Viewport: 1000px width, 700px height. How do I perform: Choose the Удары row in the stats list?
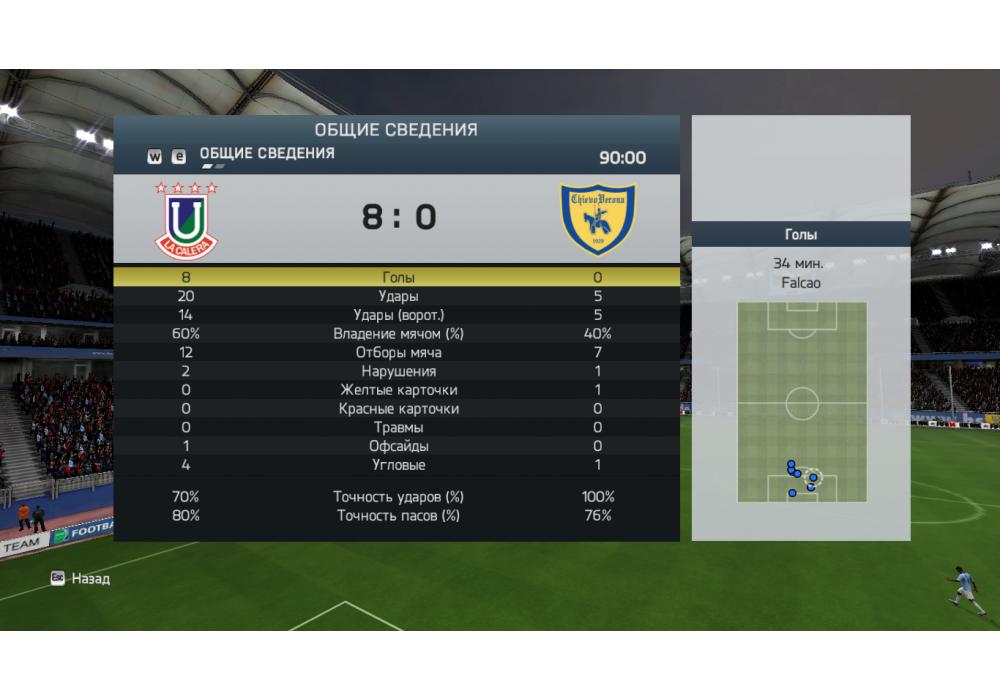(x=398, y=296)
